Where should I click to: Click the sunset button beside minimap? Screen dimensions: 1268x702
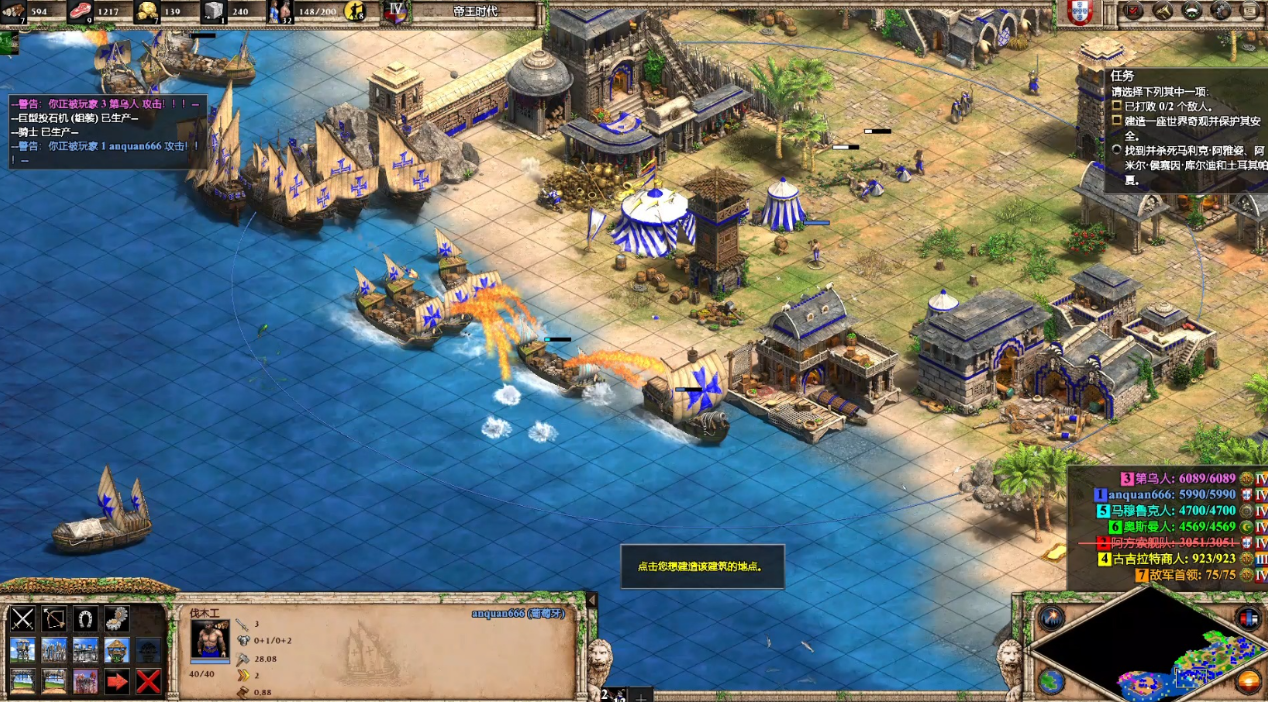(x=1248, y=682)
